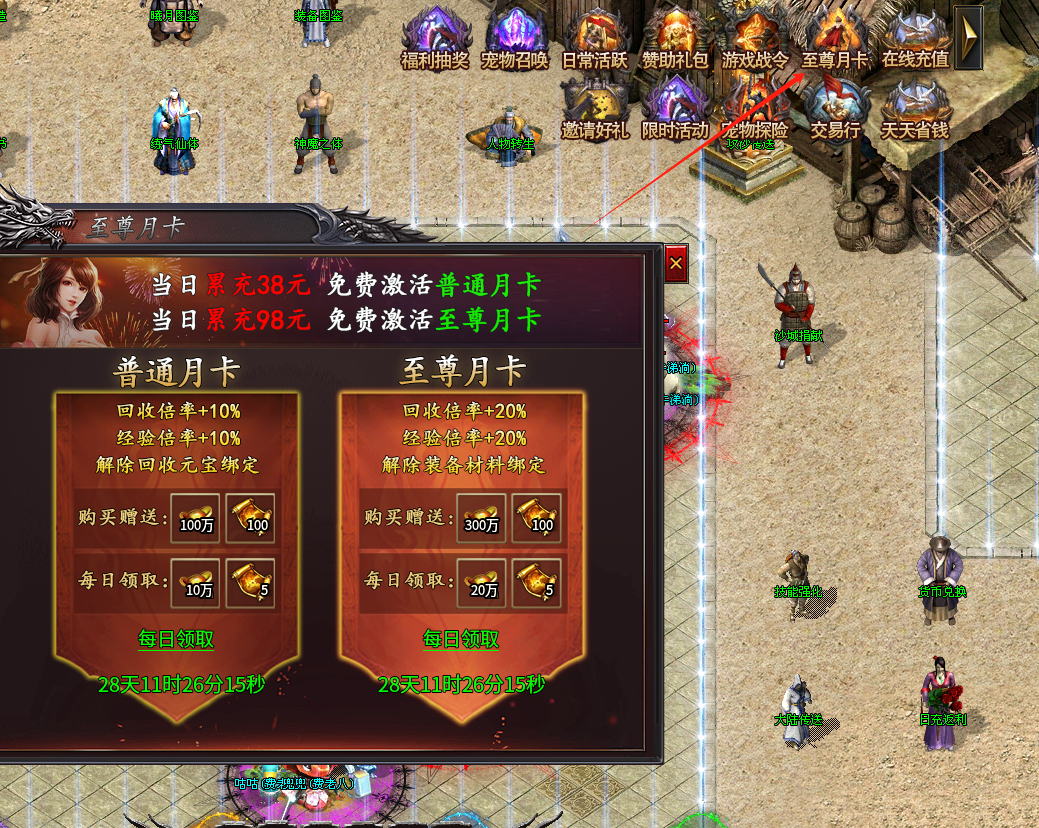1039x828 pixels.
Task: Claim 每日领取 under 至尊月卡
Action: 461,640
